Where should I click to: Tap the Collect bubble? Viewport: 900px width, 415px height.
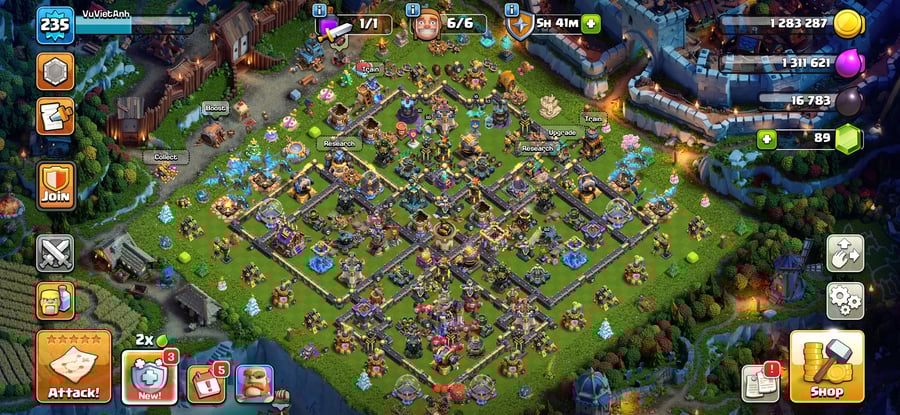(166, 158)
